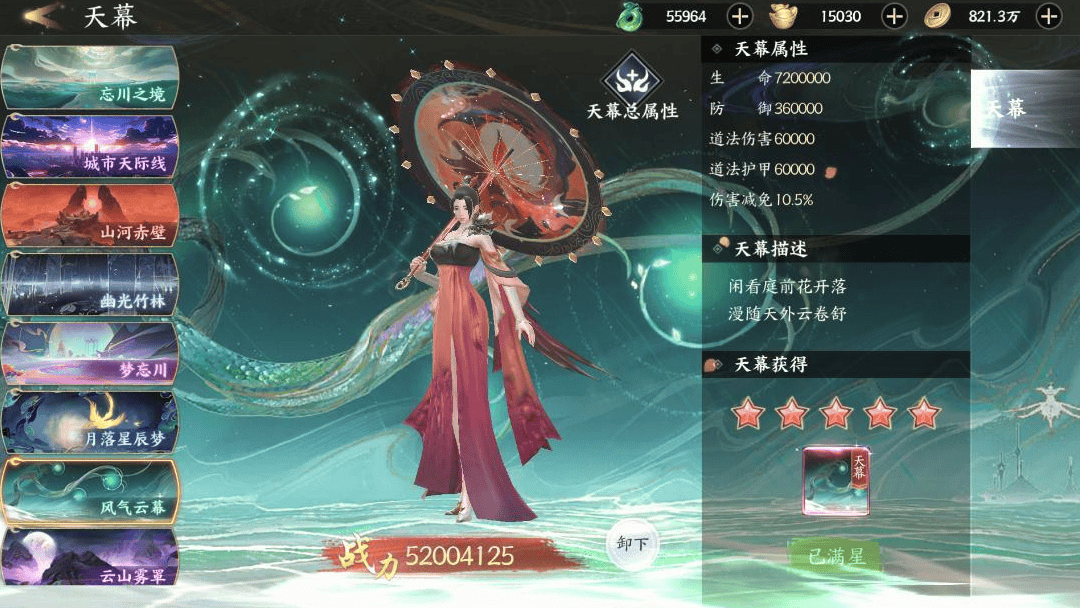Select the 云山雾罩 backdrop

click(x=90, y=558)
